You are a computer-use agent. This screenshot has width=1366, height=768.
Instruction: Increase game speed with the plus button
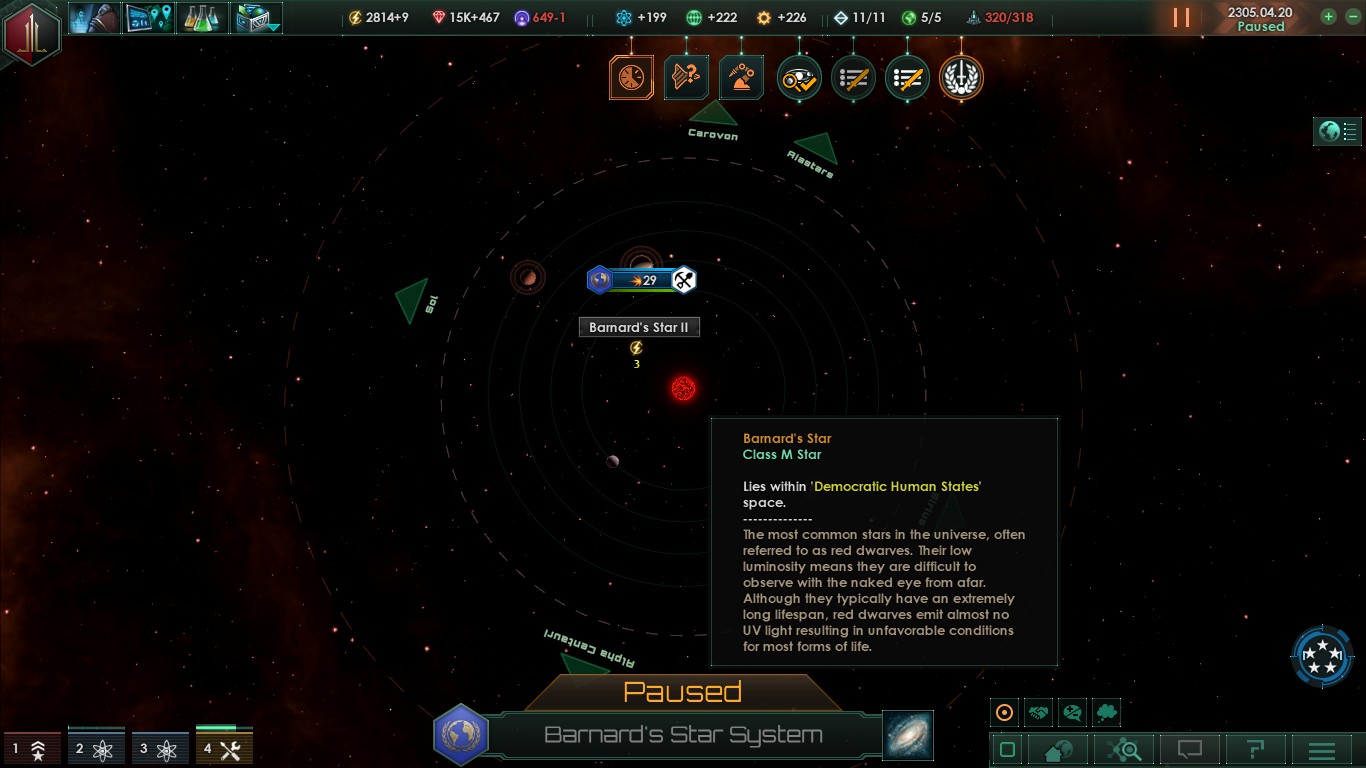(1328, 17)
